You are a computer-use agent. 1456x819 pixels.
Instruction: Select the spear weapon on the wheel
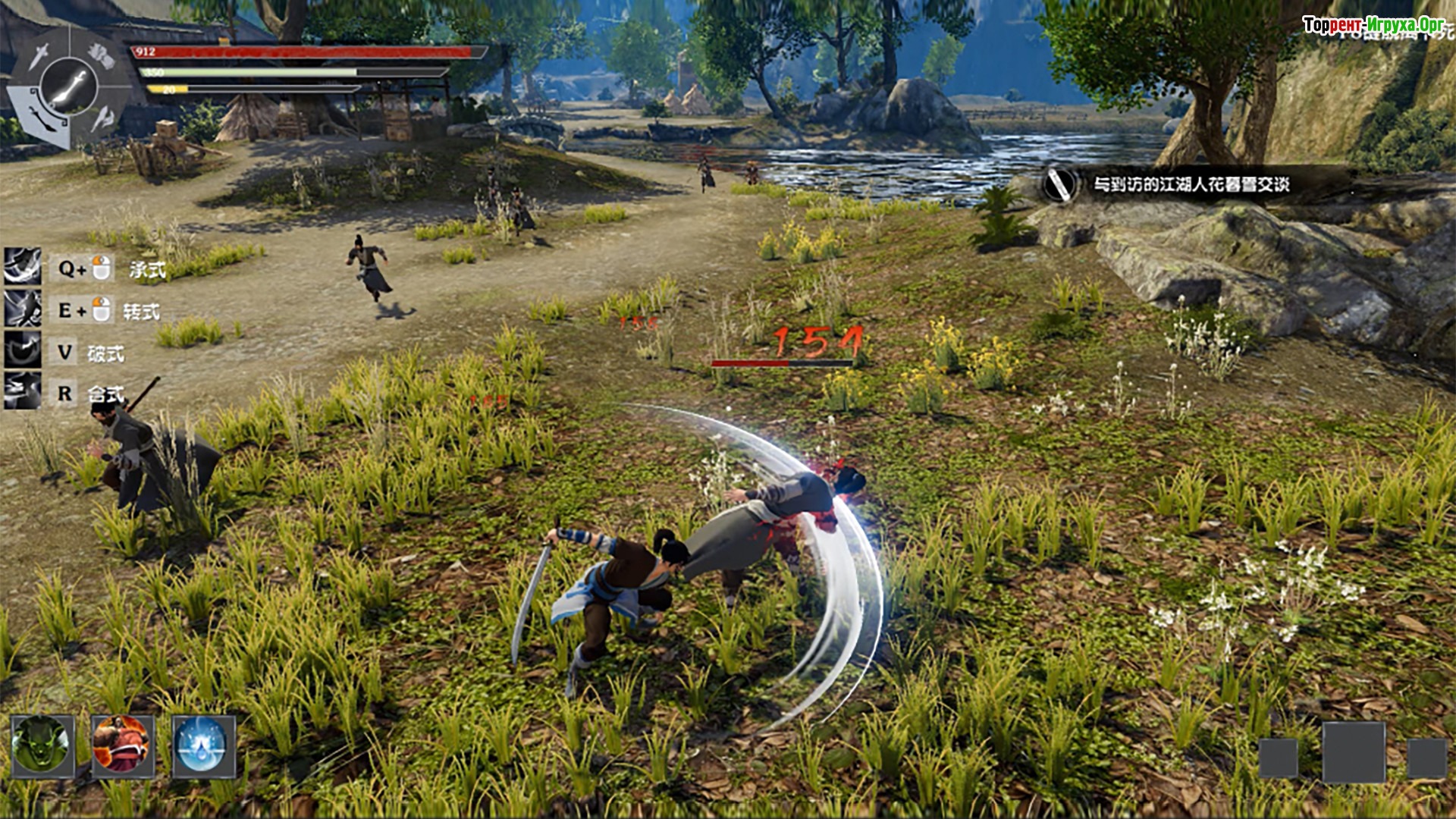point(102,118)
